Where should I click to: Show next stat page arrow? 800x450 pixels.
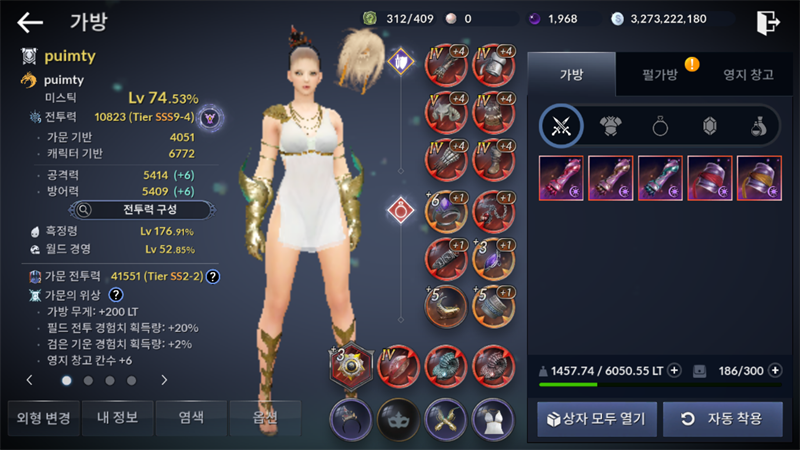click(164, 380)
